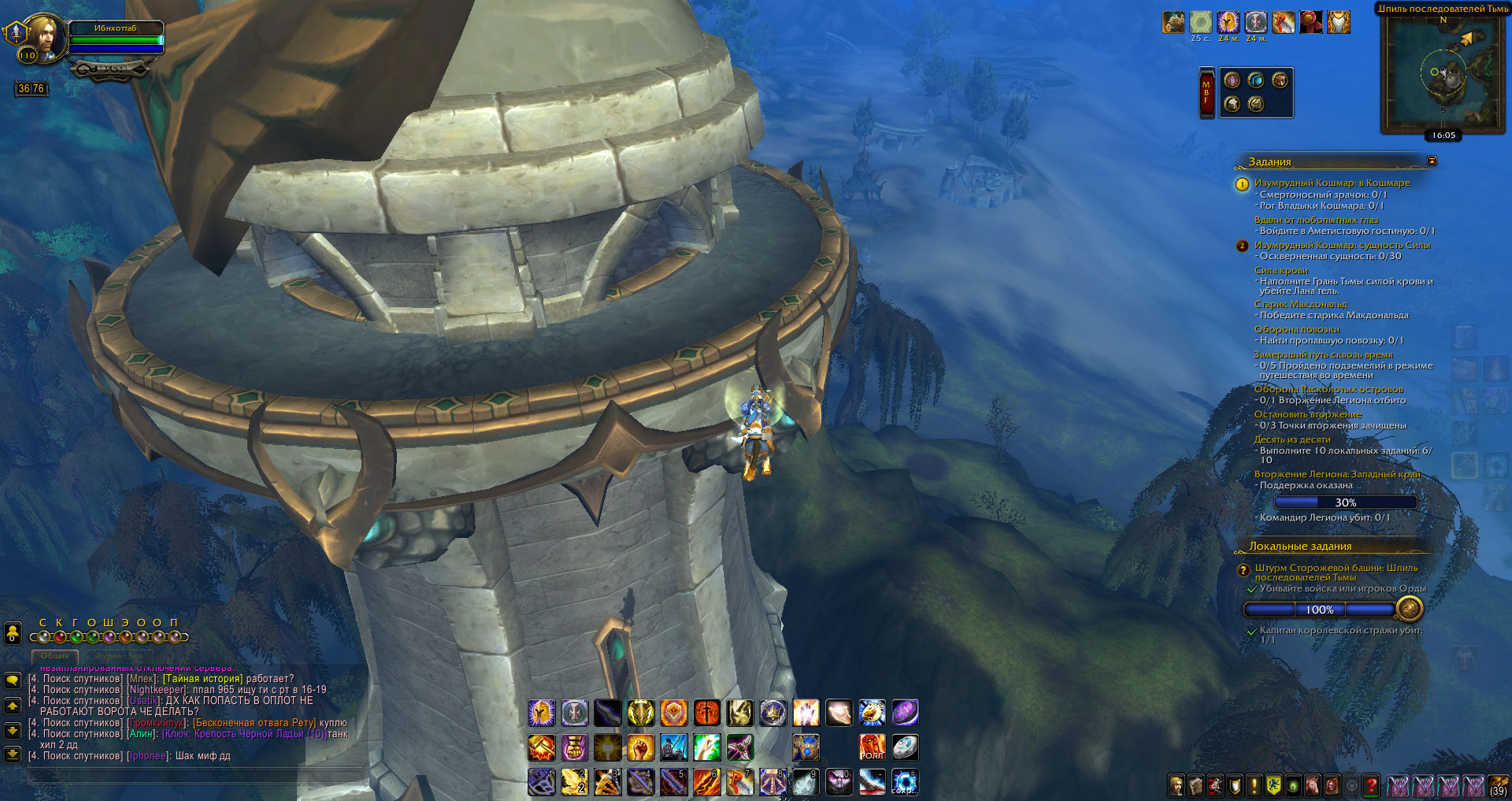Use the Hearthstone icon on the action bar

click(905, 747)
